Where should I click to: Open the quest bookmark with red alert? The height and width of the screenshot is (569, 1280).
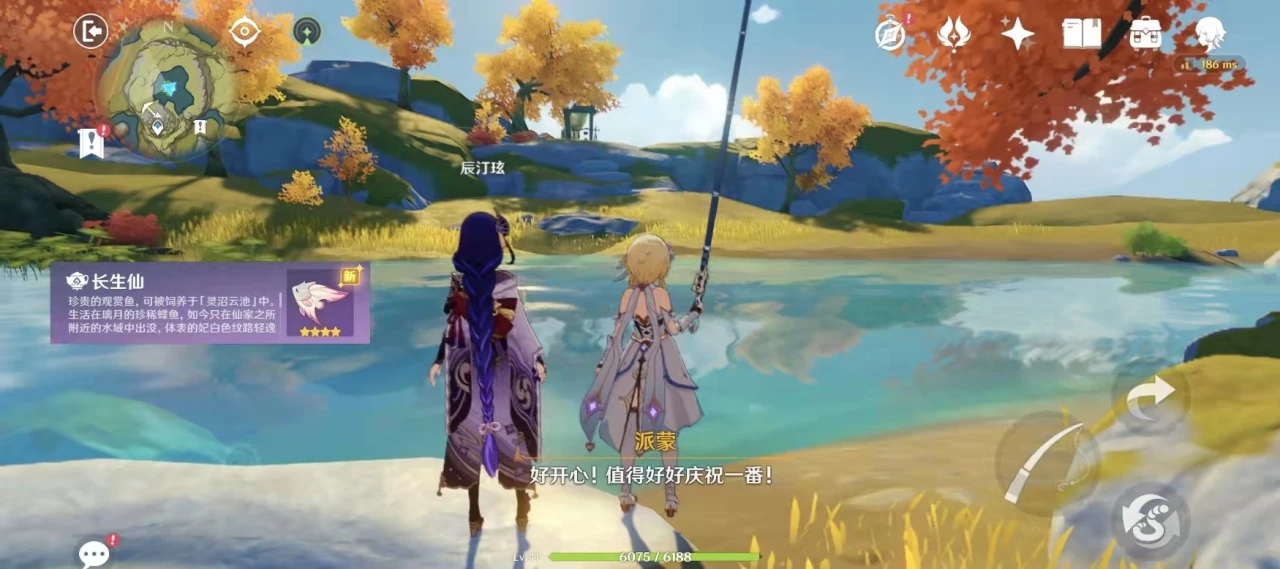point(92,142)
